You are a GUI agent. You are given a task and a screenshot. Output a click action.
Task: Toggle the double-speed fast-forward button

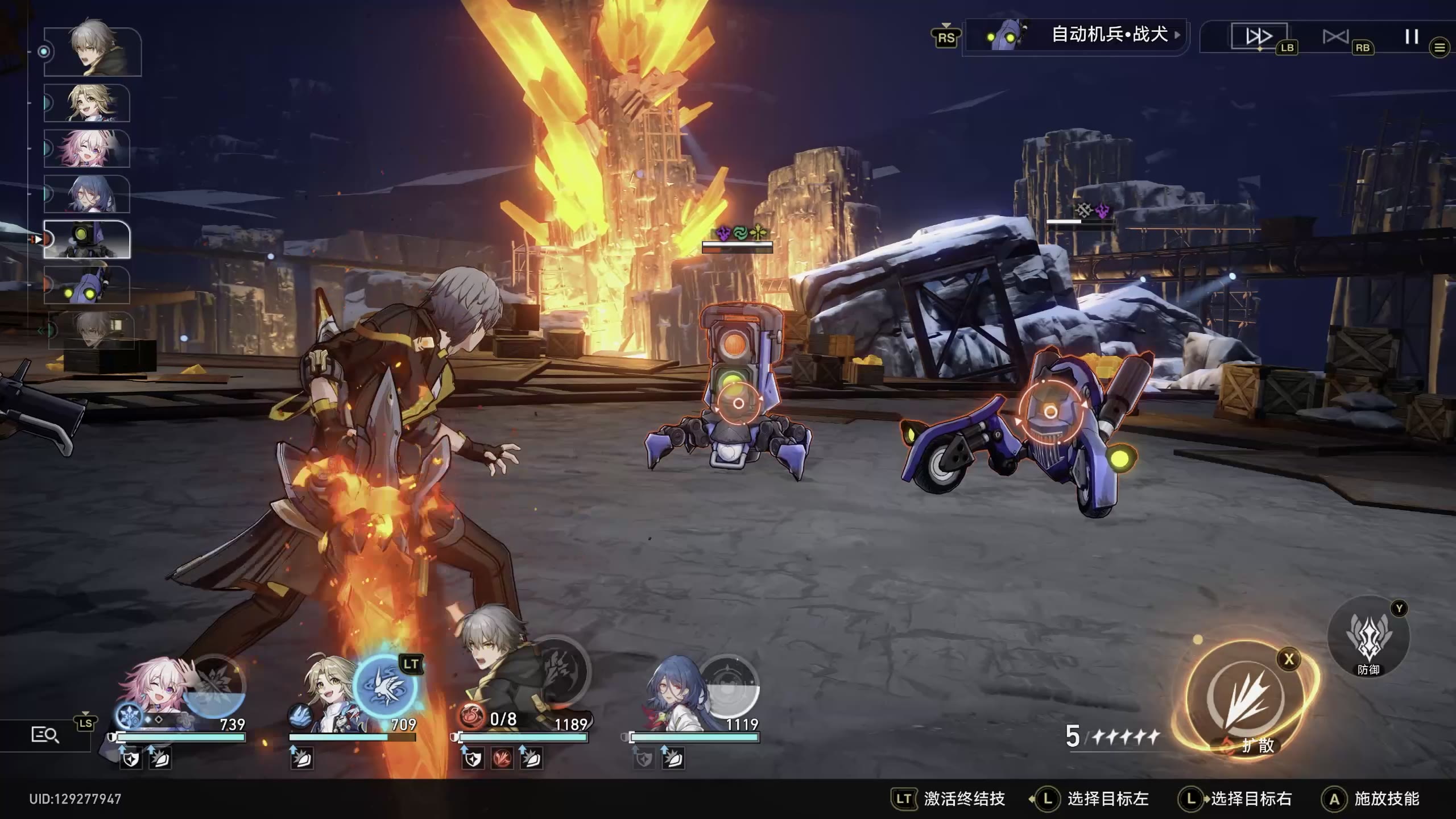click(1259, 37)
